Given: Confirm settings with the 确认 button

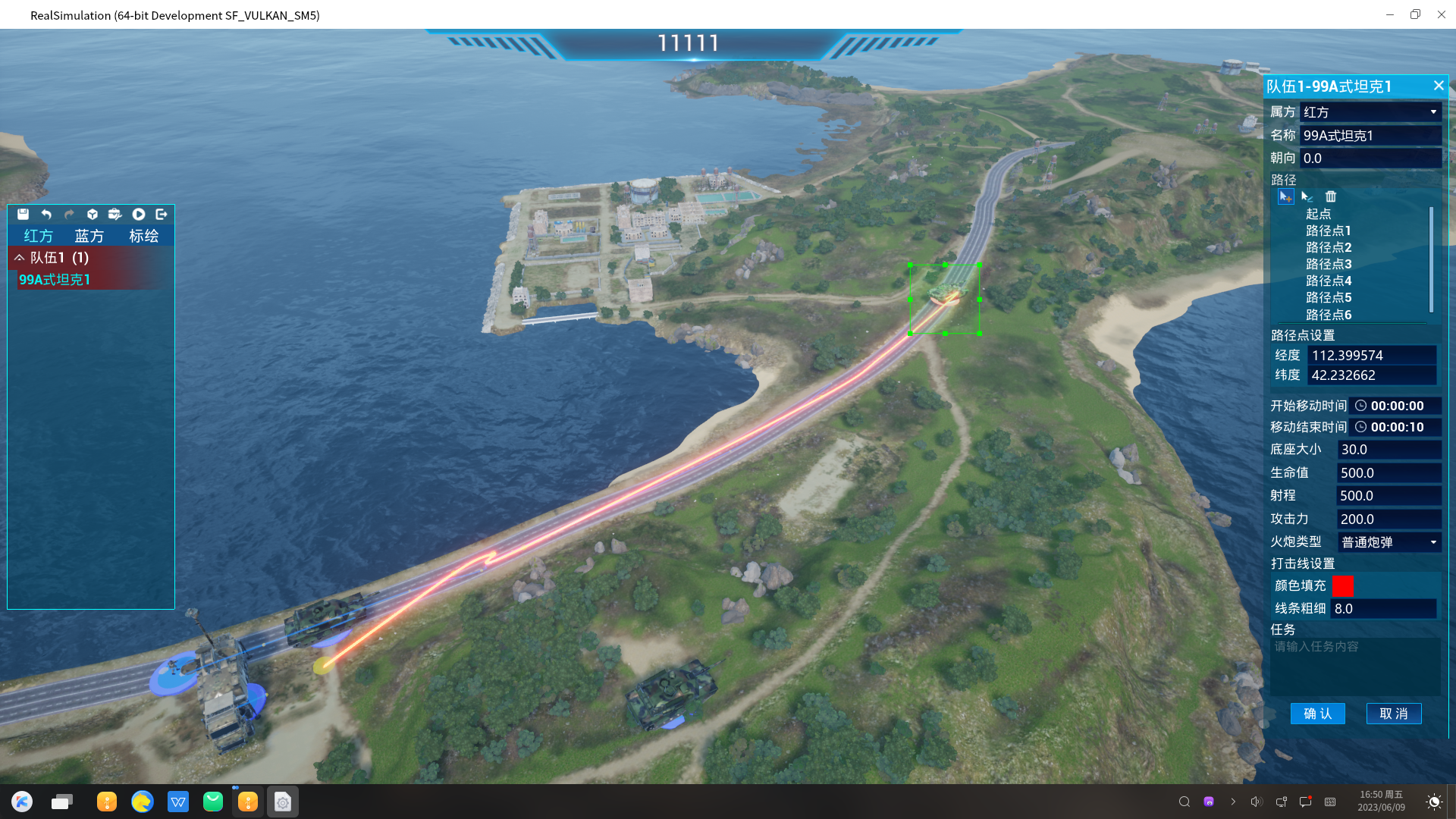Looking at the screenshot, I should [x=1317, y=714].
